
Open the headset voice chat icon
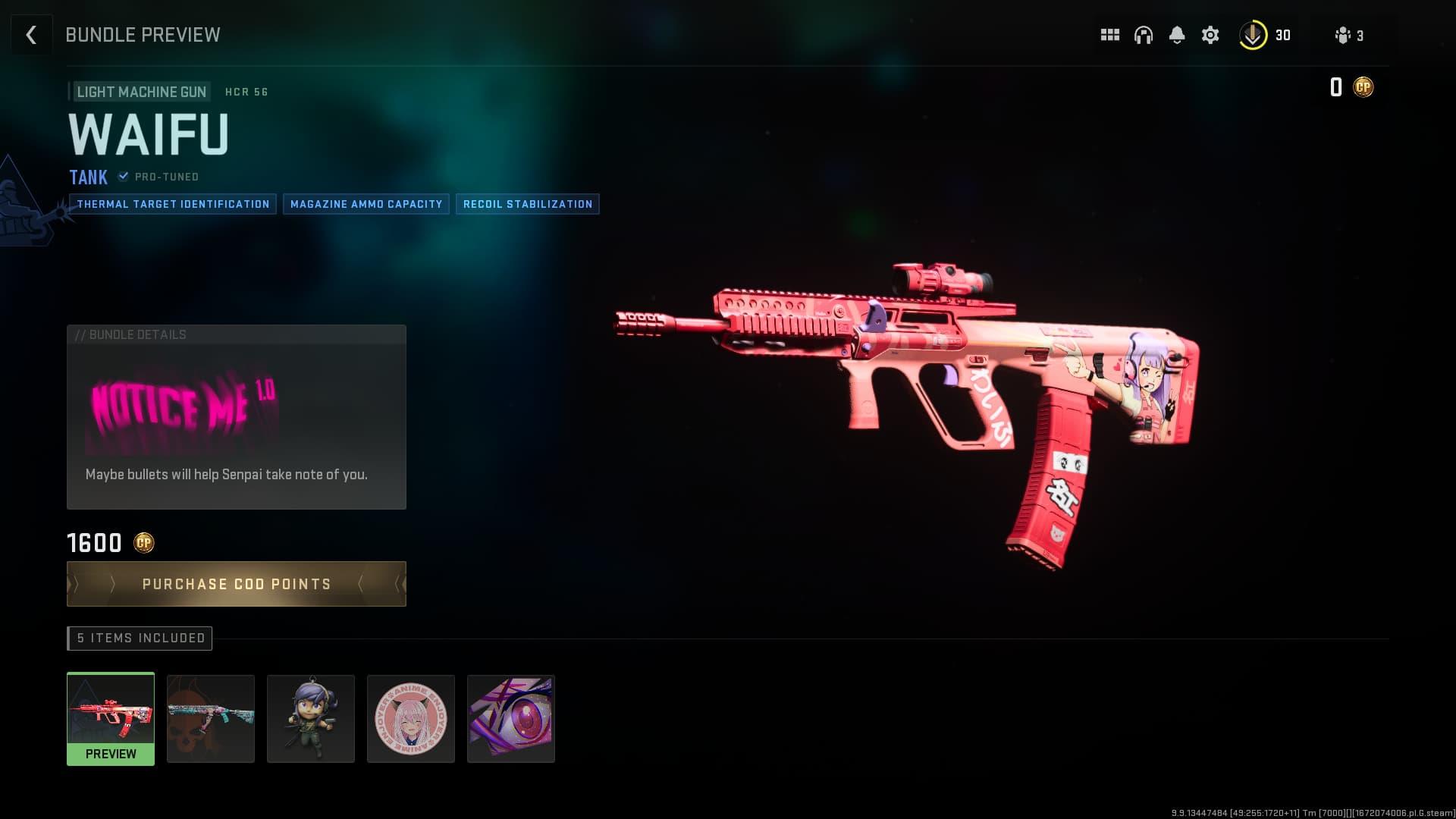[x=1144, y=35]
